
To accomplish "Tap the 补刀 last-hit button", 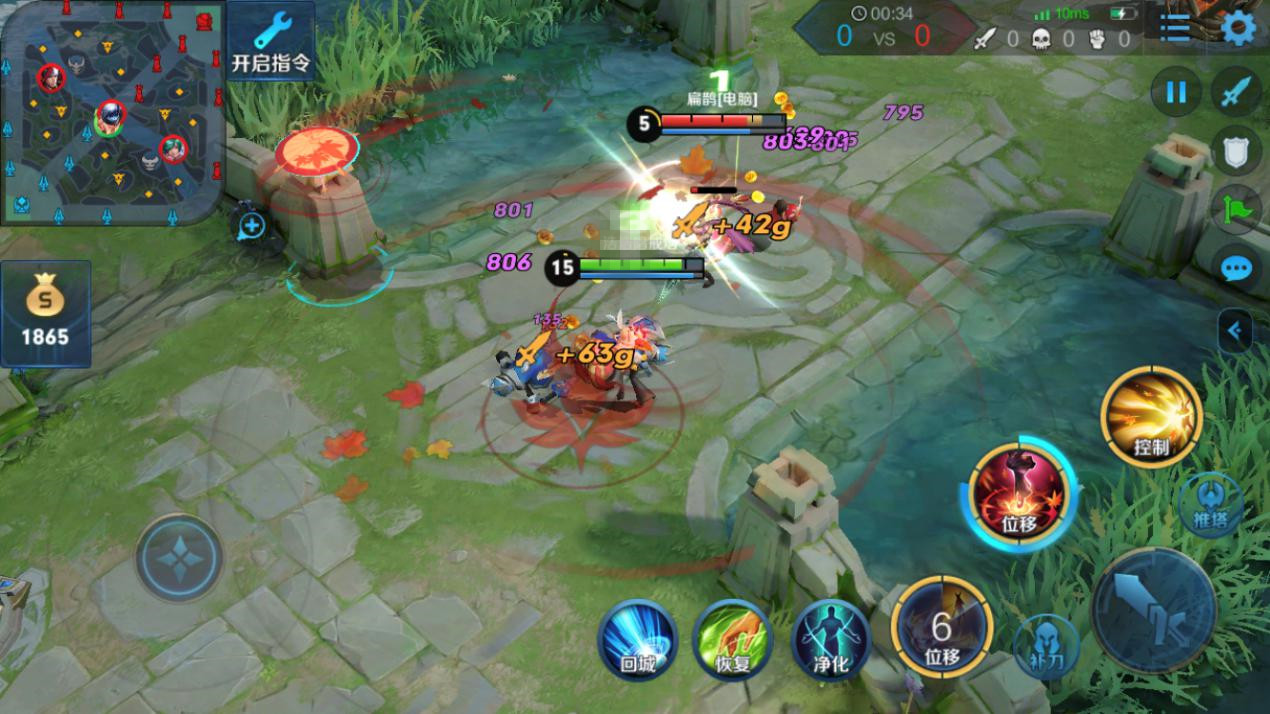I will tap(1045, 645).
